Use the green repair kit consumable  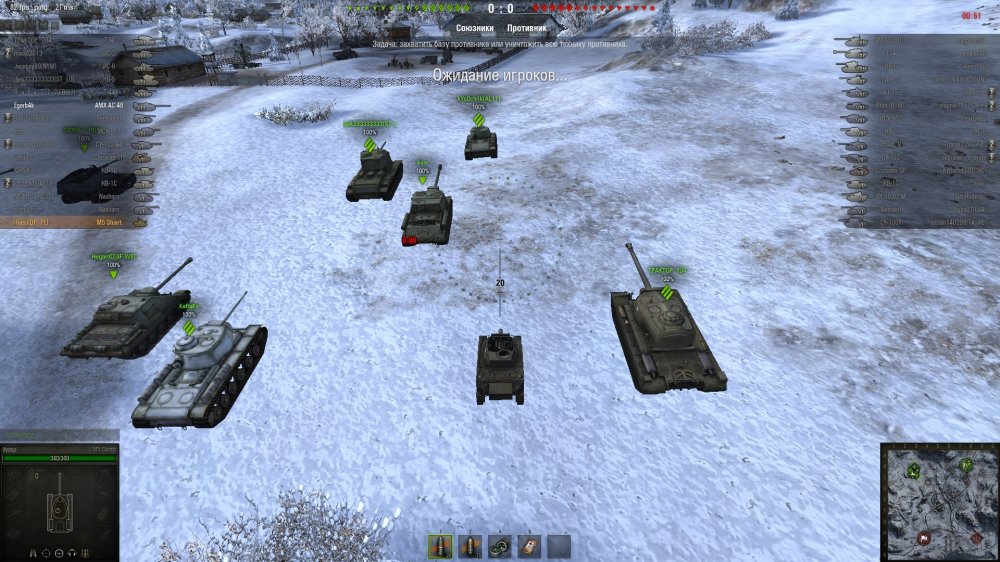coord(499,546)
